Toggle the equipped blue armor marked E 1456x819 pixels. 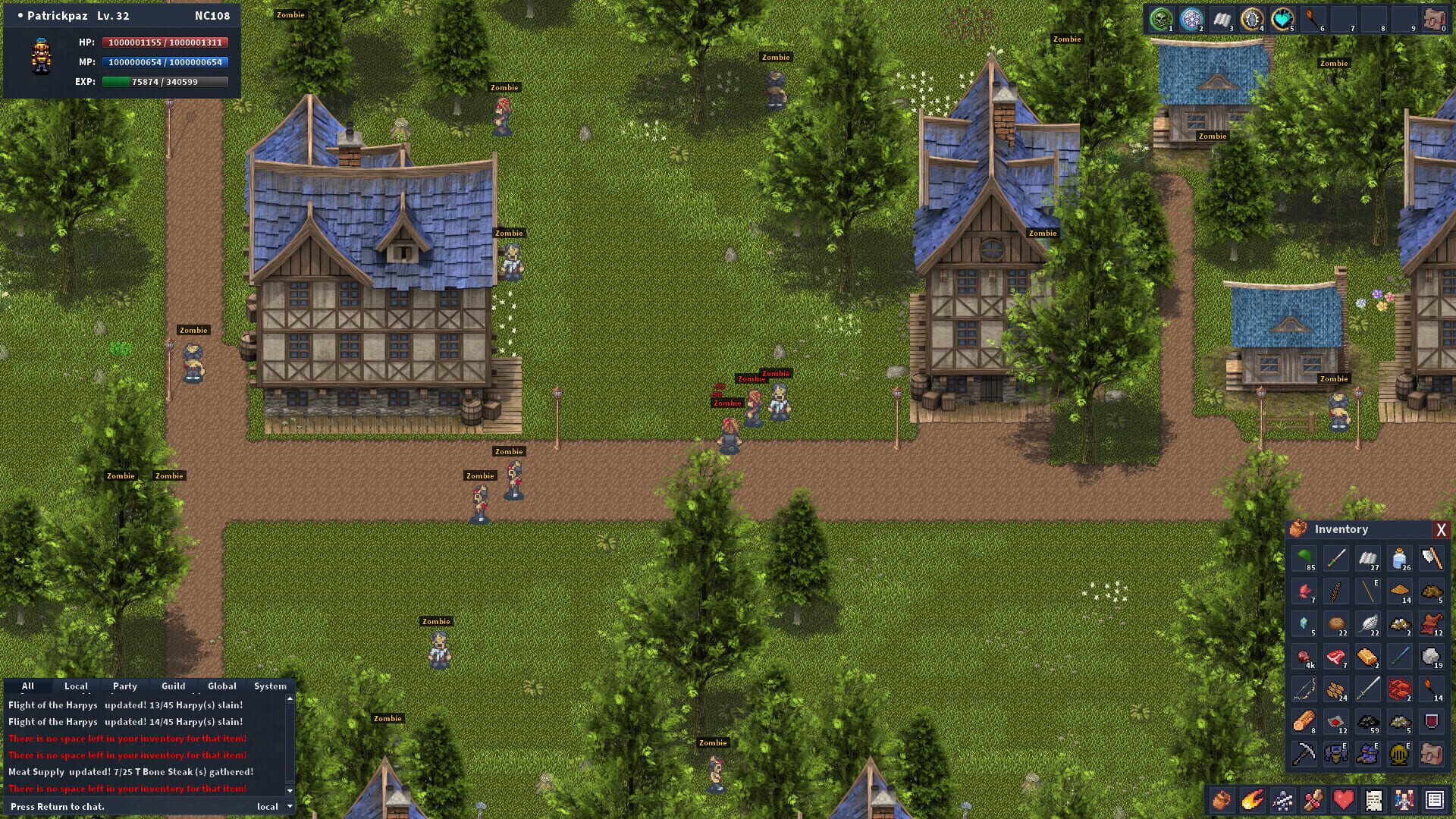(x=1335, y=755)
